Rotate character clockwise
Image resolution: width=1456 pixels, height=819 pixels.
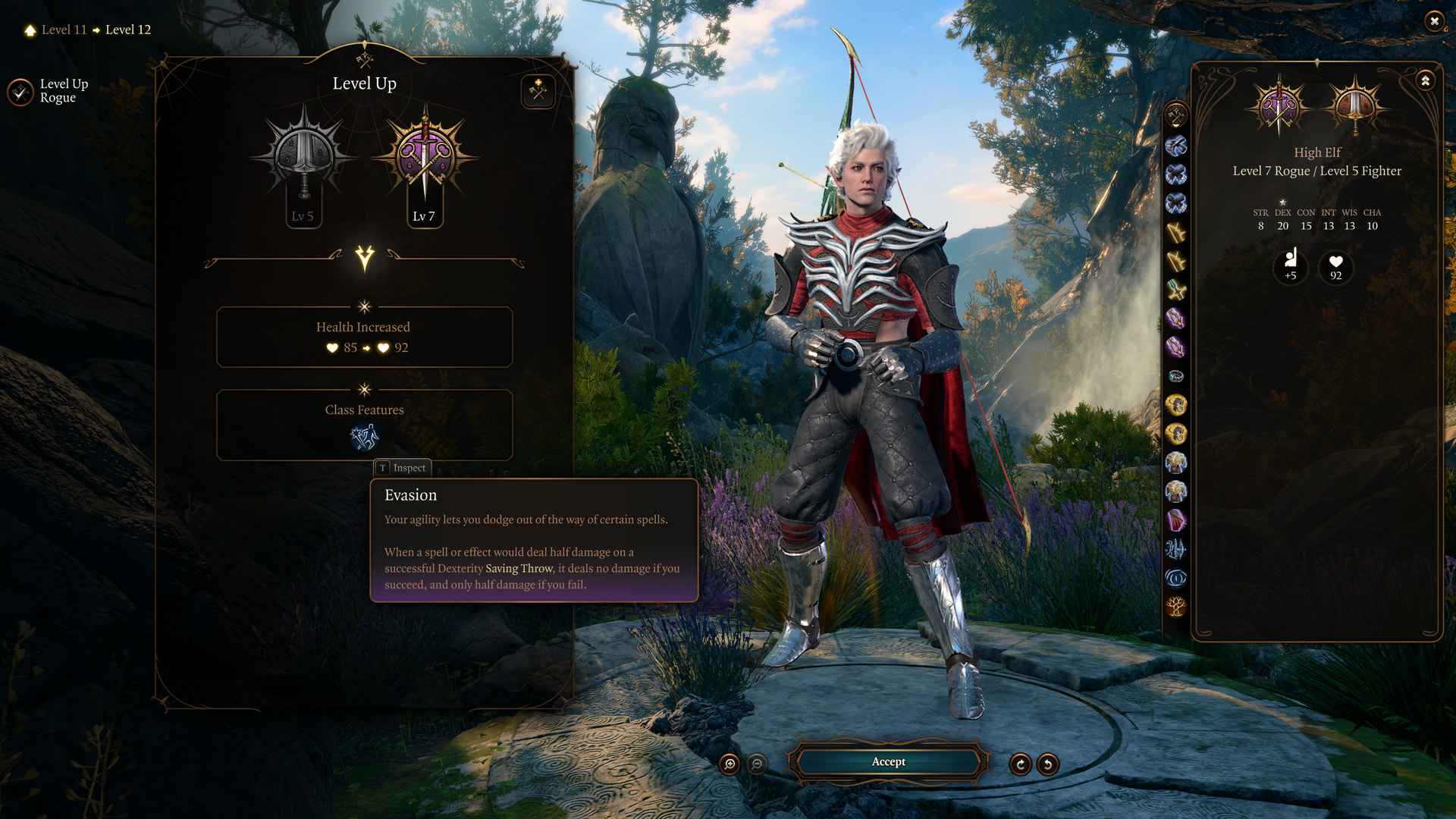(x=1020, y=764)
